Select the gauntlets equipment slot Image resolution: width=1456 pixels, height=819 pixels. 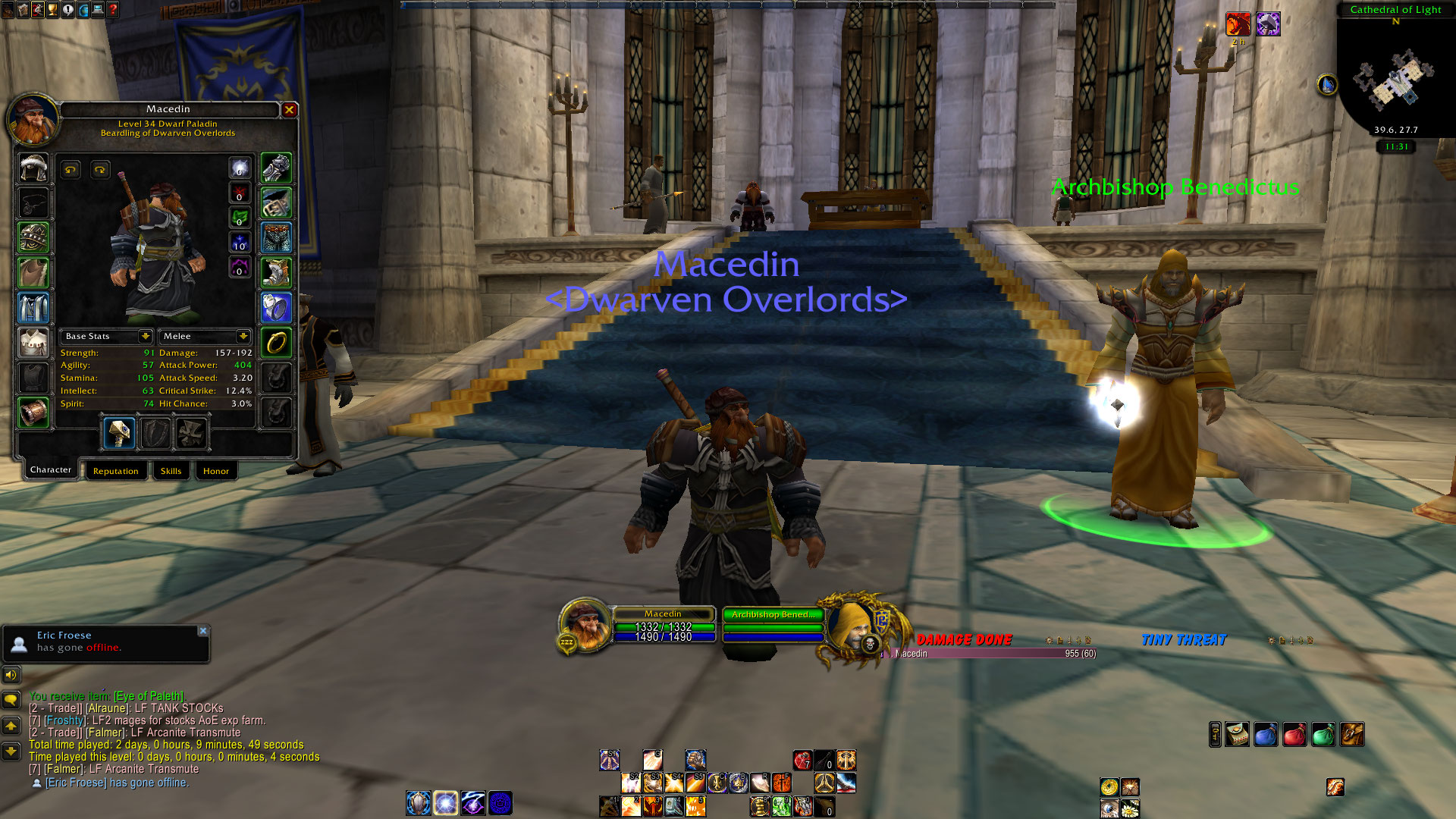click(276, 168)
